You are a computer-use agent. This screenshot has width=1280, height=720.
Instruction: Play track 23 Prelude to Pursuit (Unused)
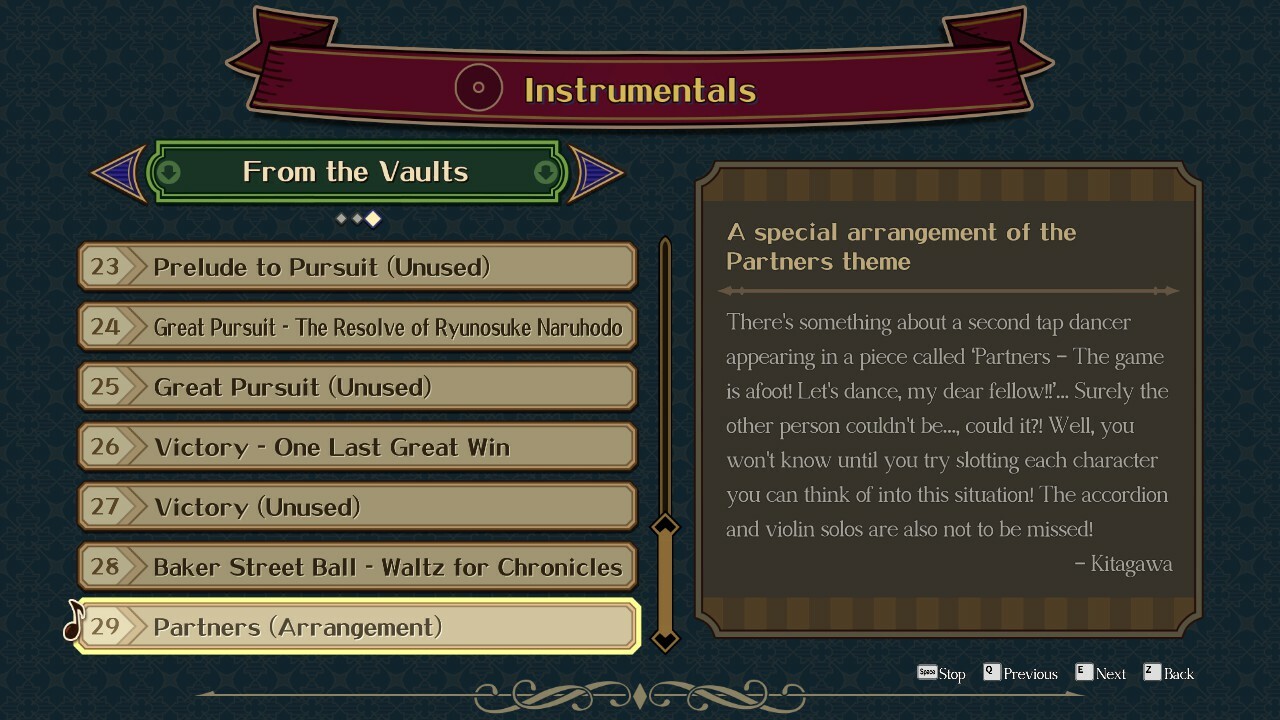click(357, 267)
